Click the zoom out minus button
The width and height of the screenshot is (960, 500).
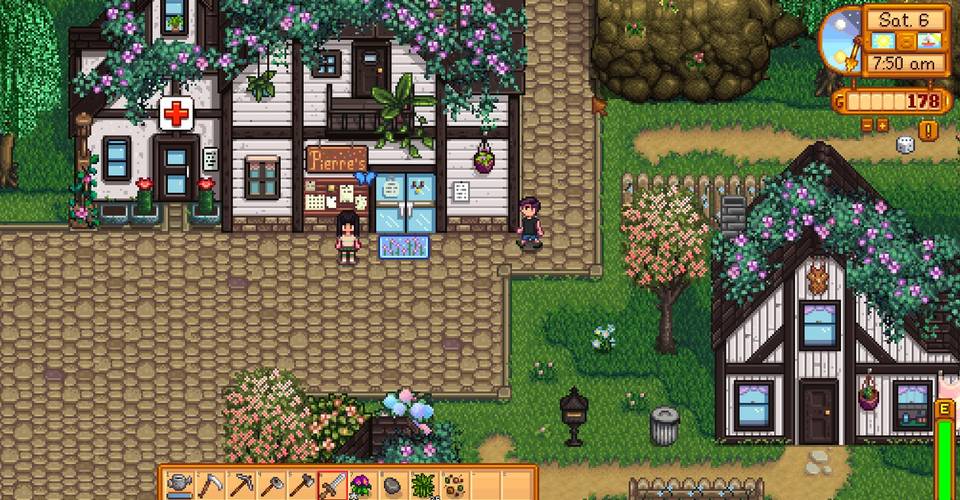coord(866,125)
